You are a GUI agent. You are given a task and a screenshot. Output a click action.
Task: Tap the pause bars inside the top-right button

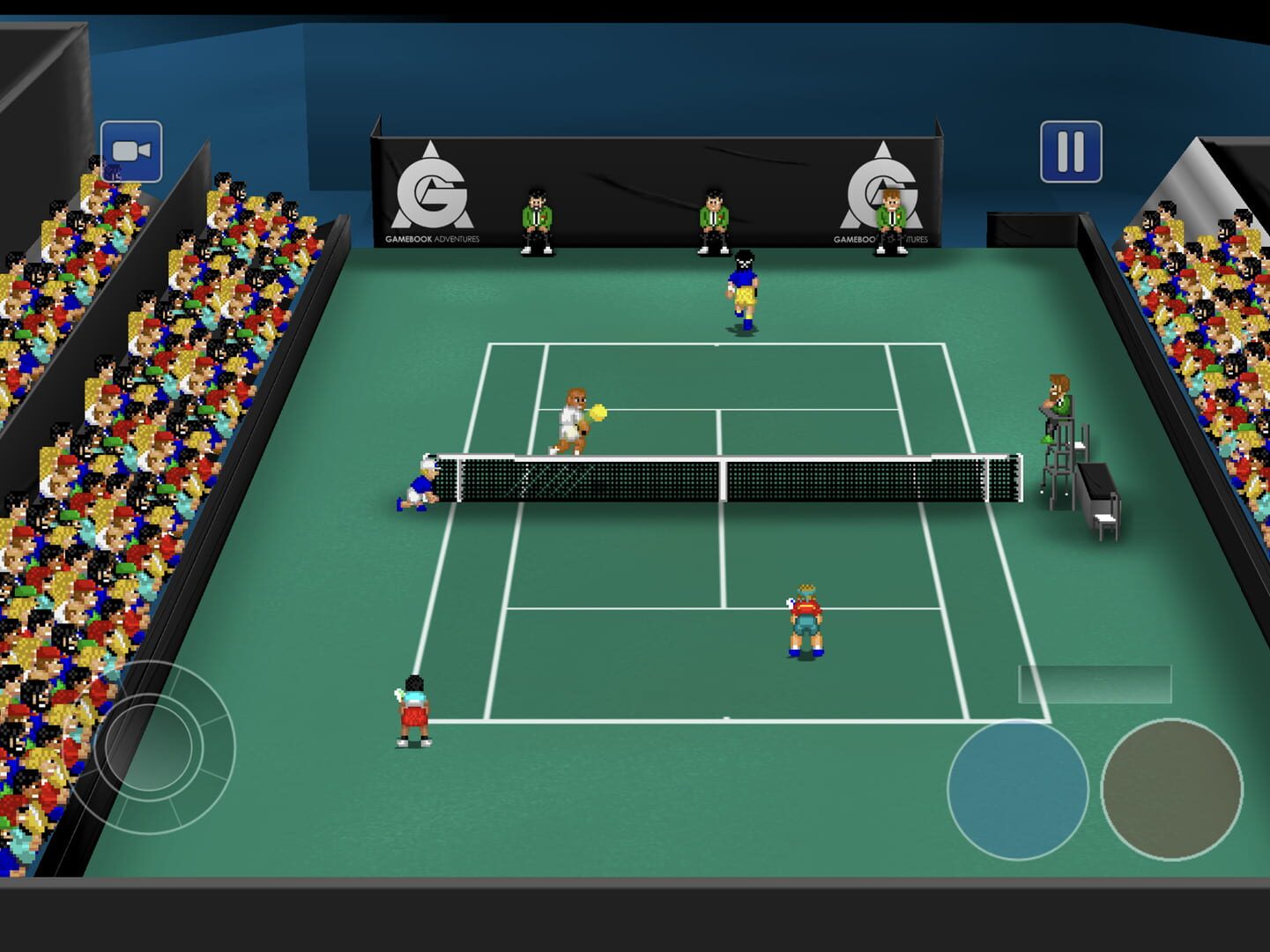(x=1071, y=150)
